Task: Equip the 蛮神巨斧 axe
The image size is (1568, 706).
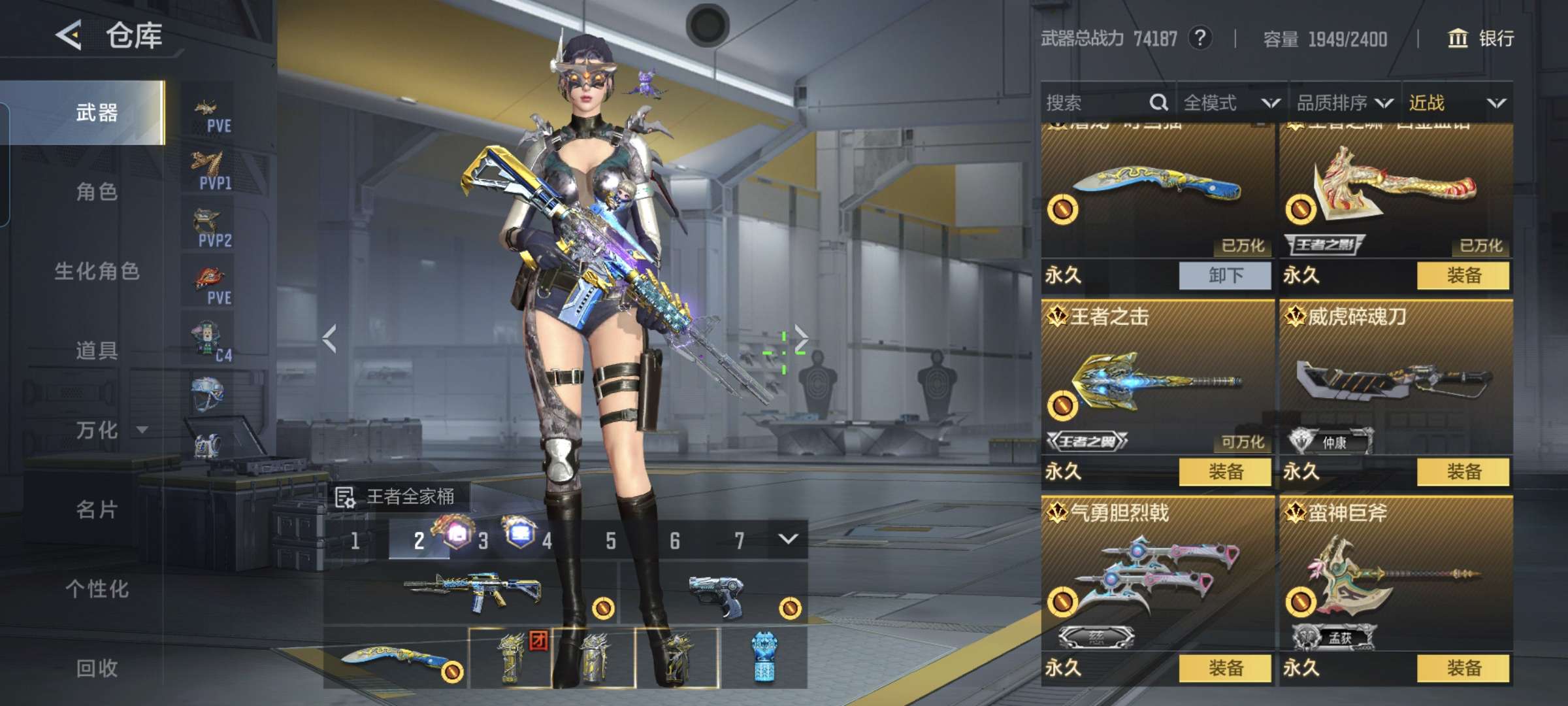Action: pyautogui.click(x=1463, y=668)
